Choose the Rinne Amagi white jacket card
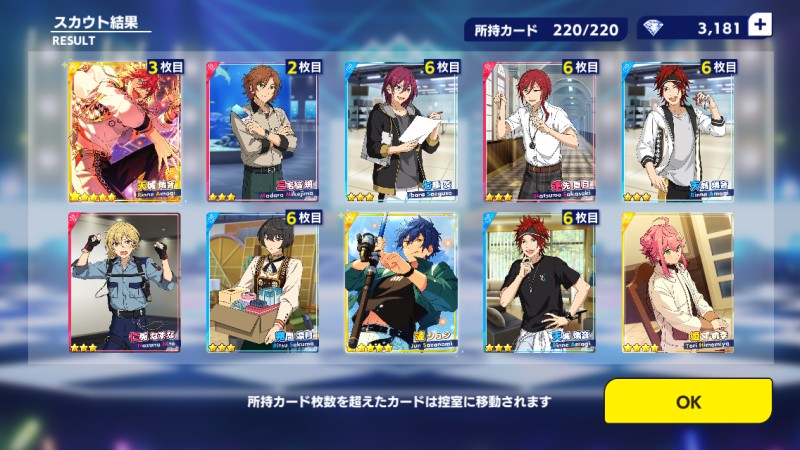 point(678,131)
